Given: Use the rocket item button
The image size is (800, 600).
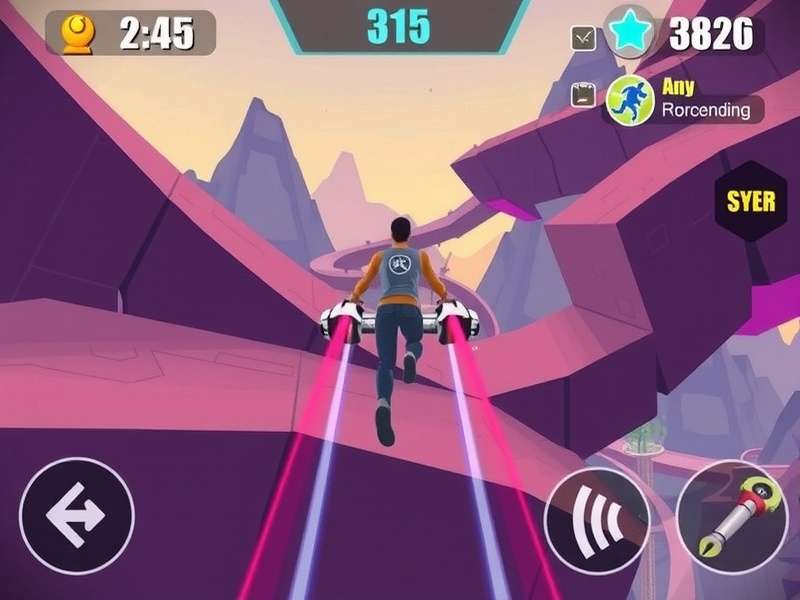Looking at the screenshot, I should point(733,516).
